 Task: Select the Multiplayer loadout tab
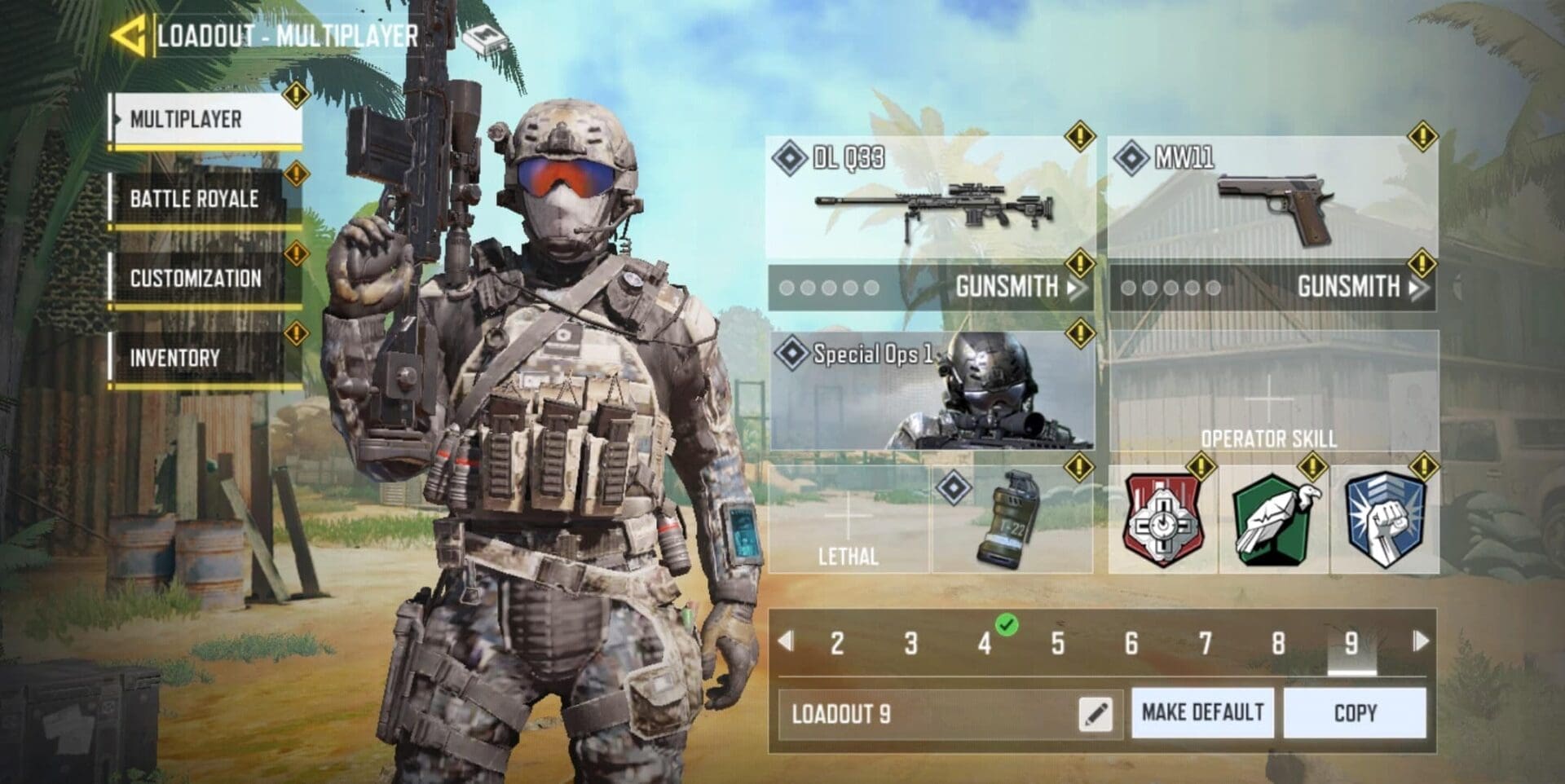click(x=205, y=119)
